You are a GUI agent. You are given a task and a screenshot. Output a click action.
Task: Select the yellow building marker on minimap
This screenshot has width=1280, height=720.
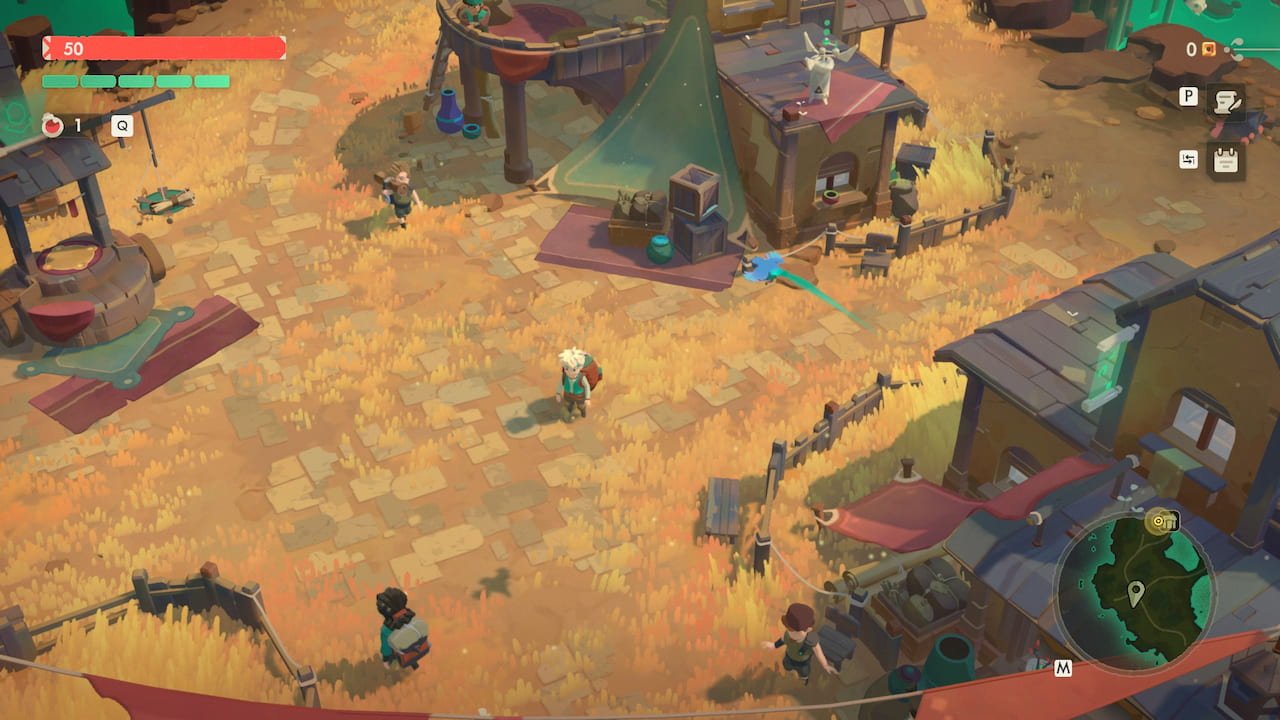pos(1161,521)
